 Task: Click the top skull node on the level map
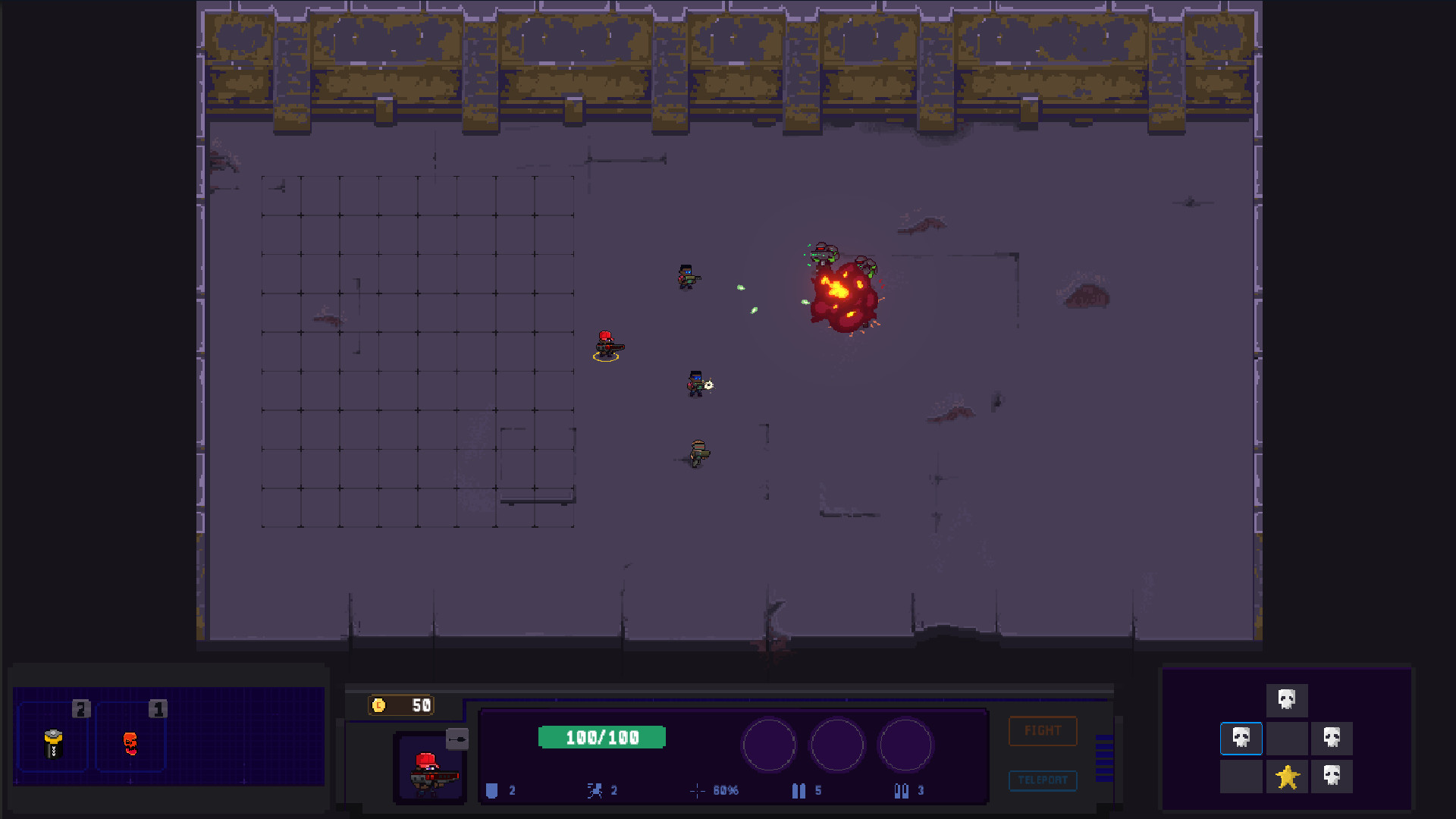click(1287, 700)
